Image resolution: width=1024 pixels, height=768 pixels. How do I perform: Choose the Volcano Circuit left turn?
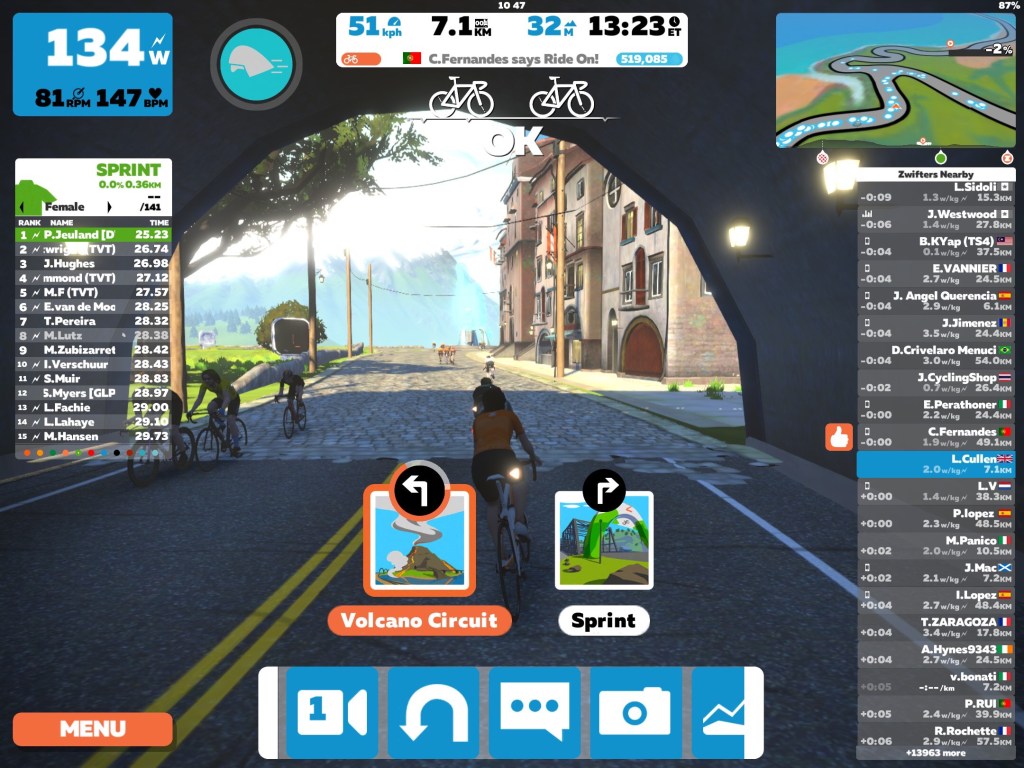[419, 540]
